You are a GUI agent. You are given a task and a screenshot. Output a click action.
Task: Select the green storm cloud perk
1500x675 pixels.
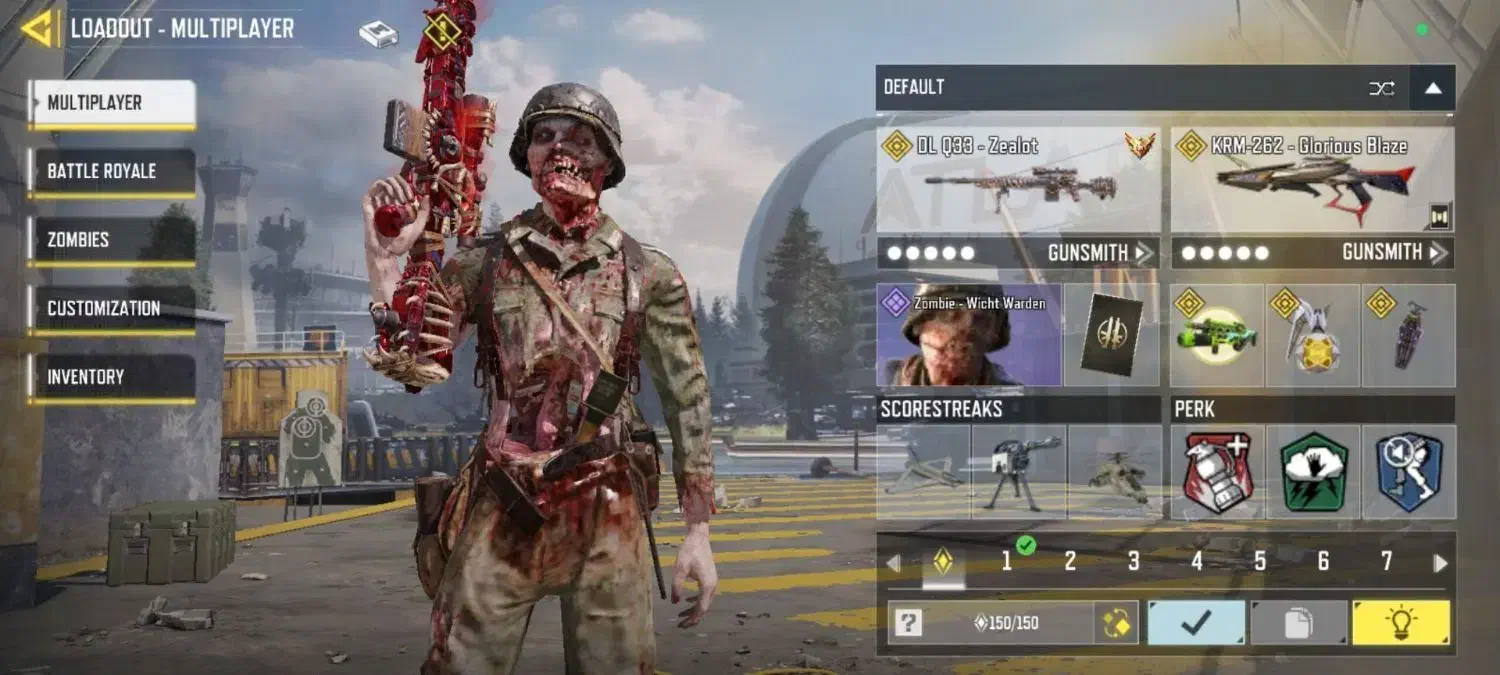[x=1313, y=472]
